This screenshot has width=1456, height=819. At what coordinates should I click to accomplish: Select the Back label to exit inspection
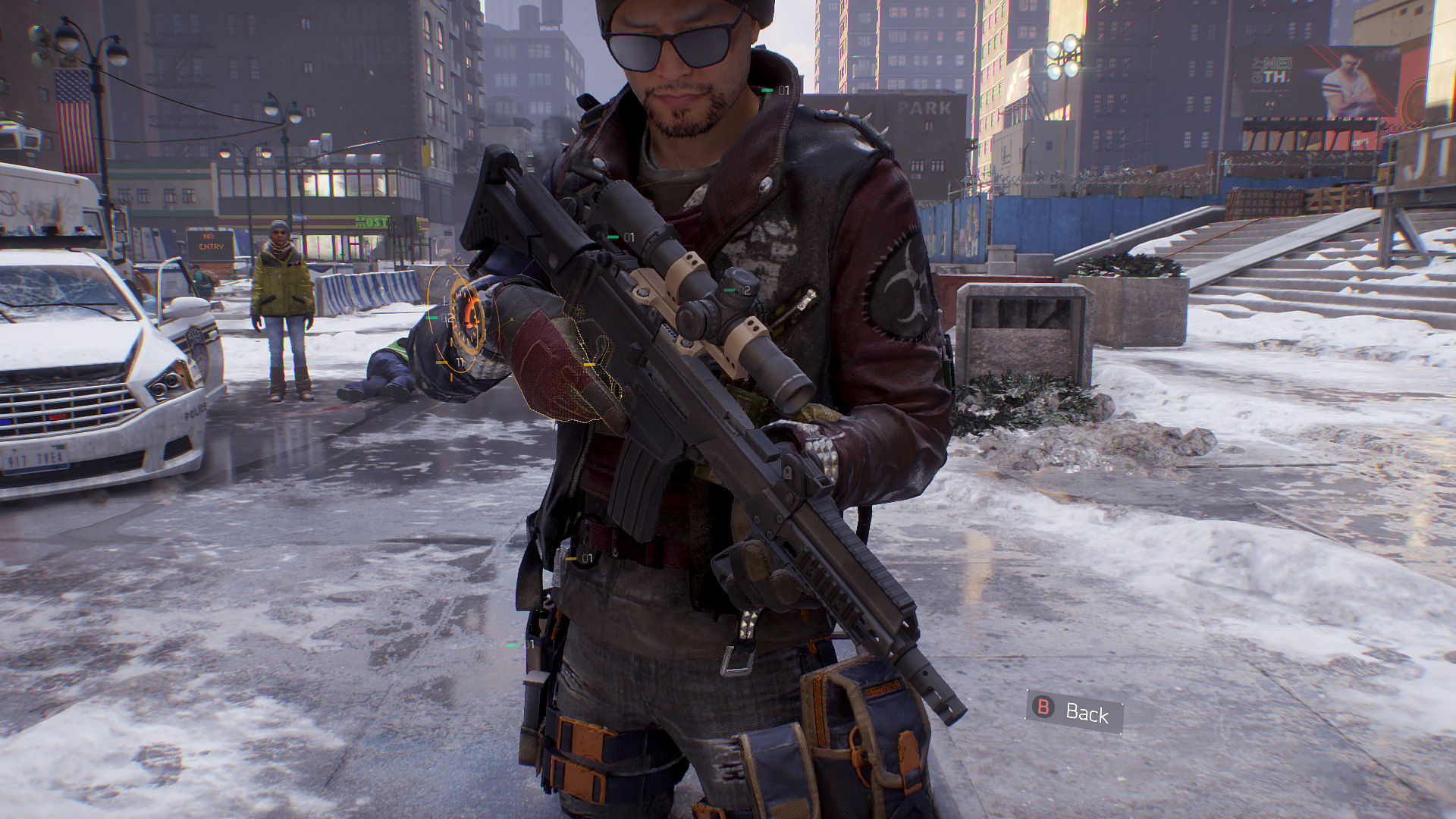coord(1086,712)
